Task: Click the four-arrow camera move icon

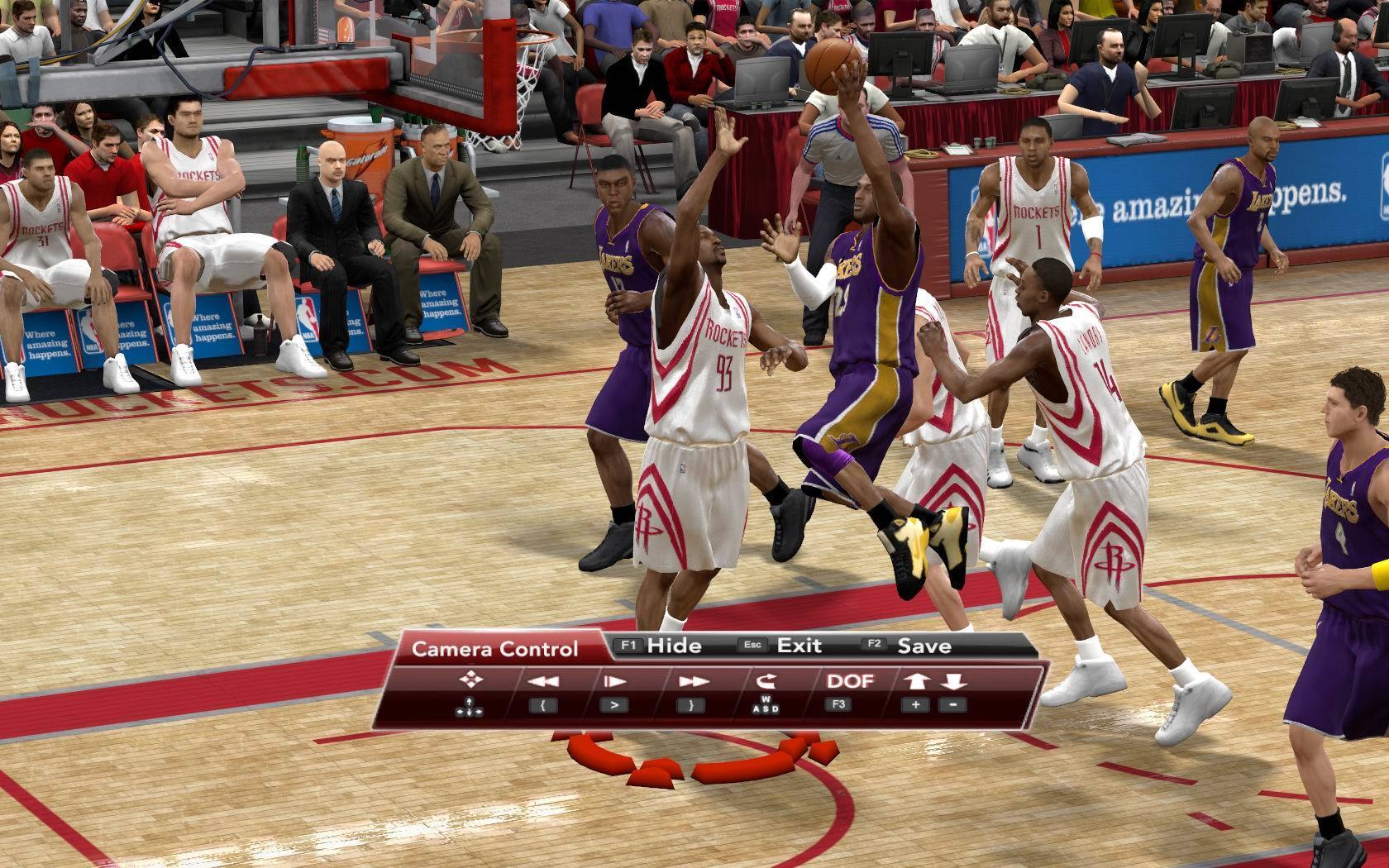Action: pos(470,680)
